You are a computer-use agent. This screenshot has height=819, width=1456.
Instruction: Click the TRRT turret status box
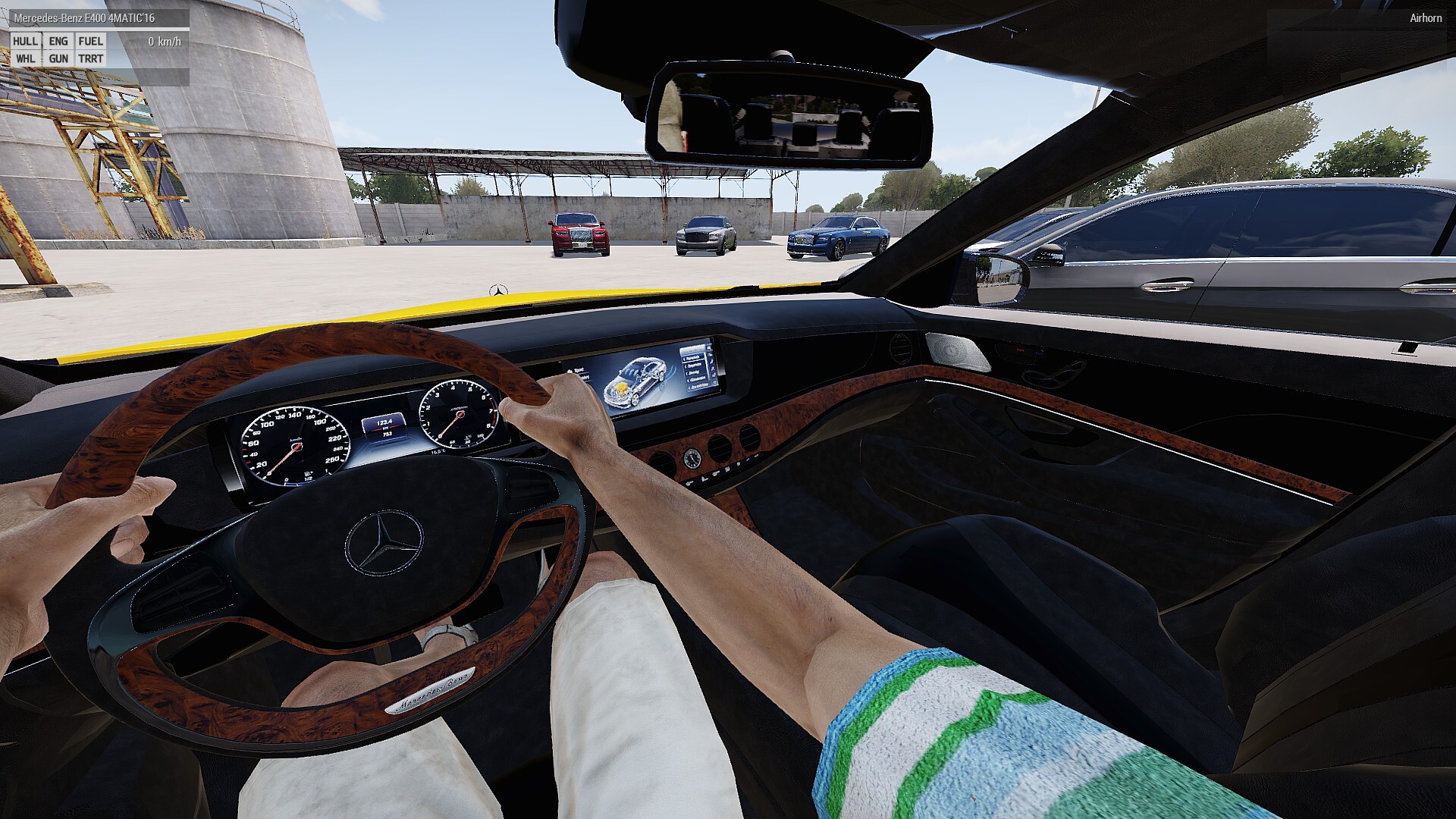[91, 58]
